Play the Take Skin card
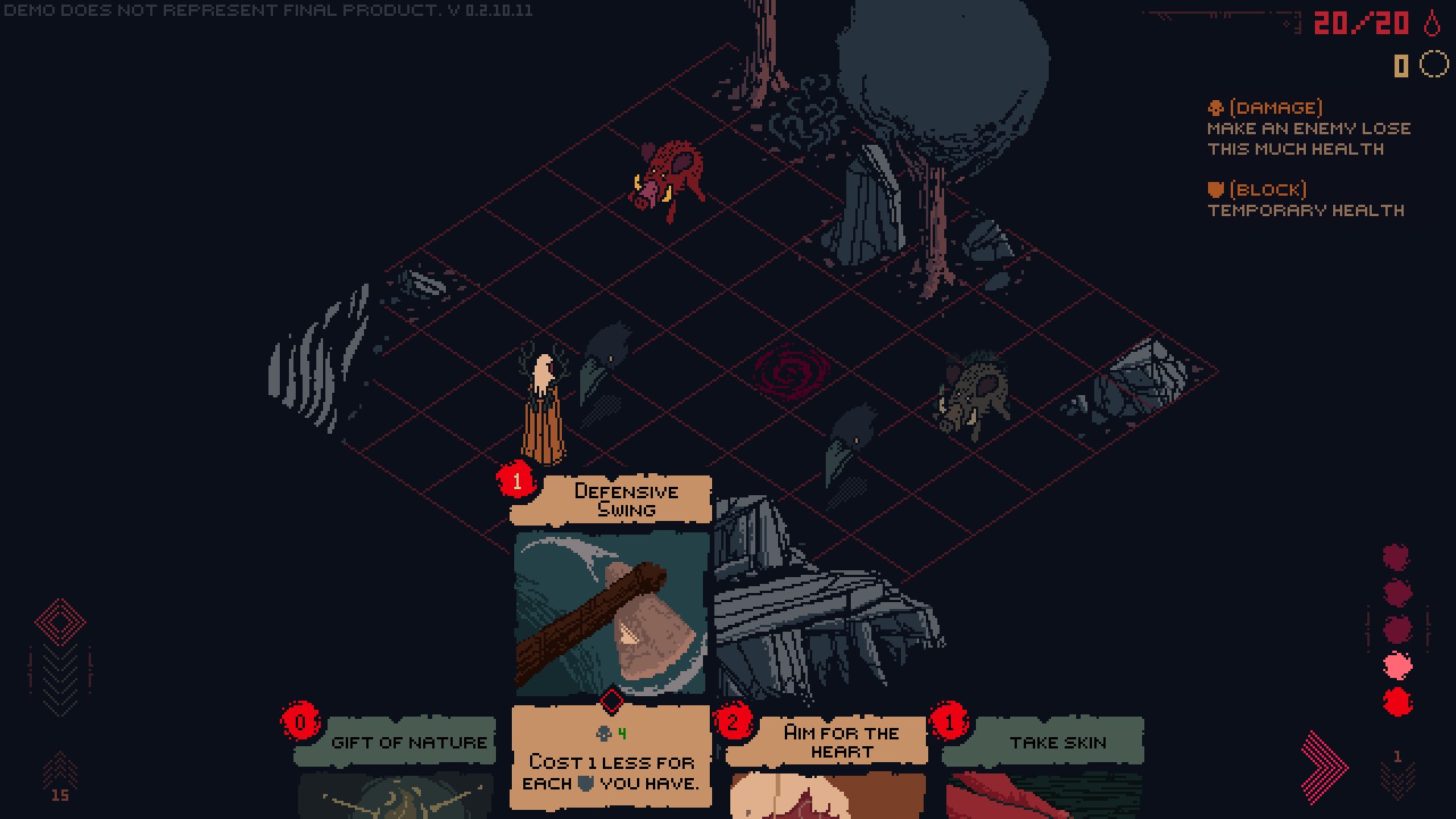This screenshot has width=1456, height=819. click(1043, 766)
